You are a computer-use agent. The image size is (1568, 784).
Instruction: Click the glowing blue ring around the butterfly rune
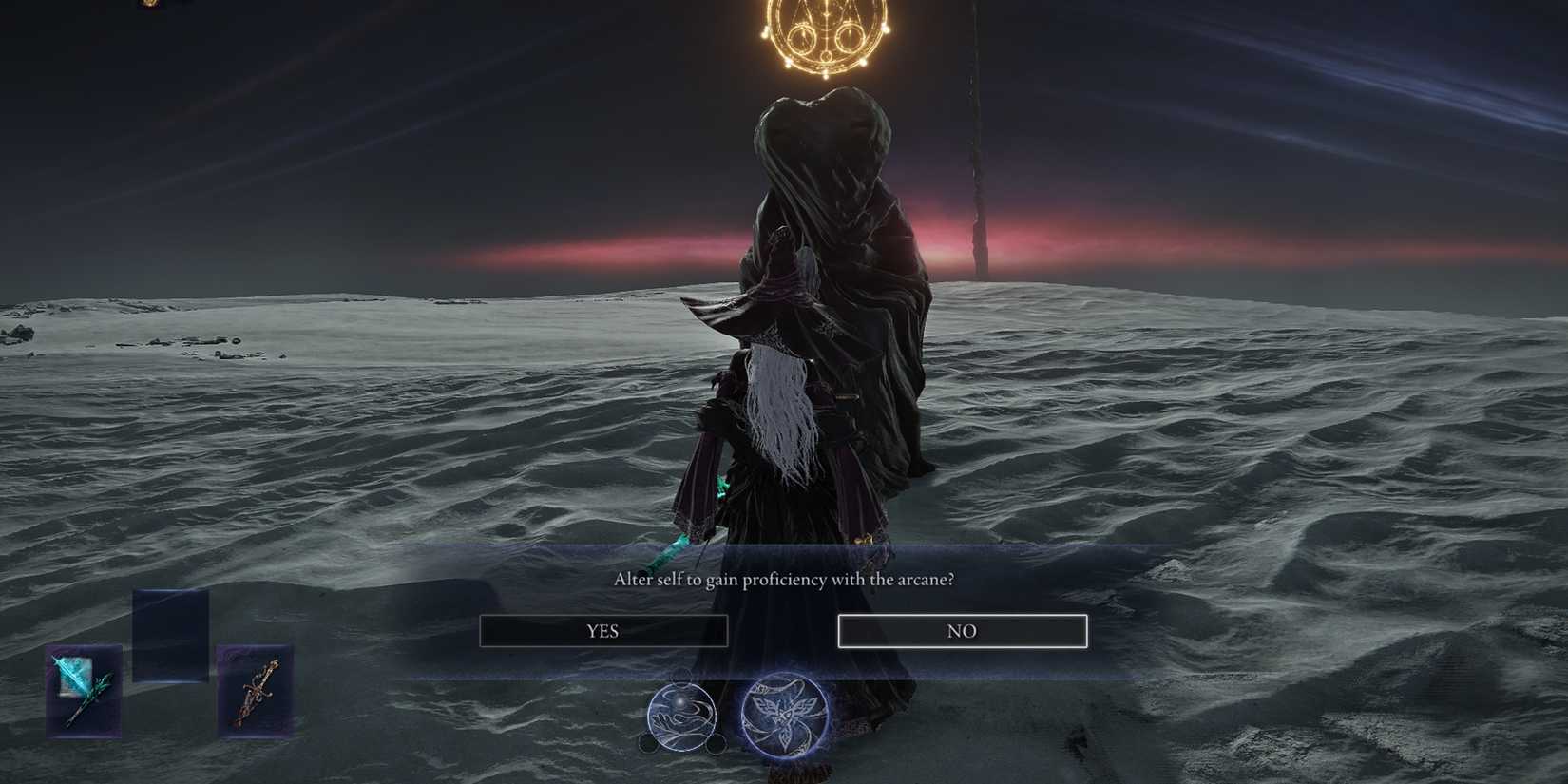tap(744, 717)
